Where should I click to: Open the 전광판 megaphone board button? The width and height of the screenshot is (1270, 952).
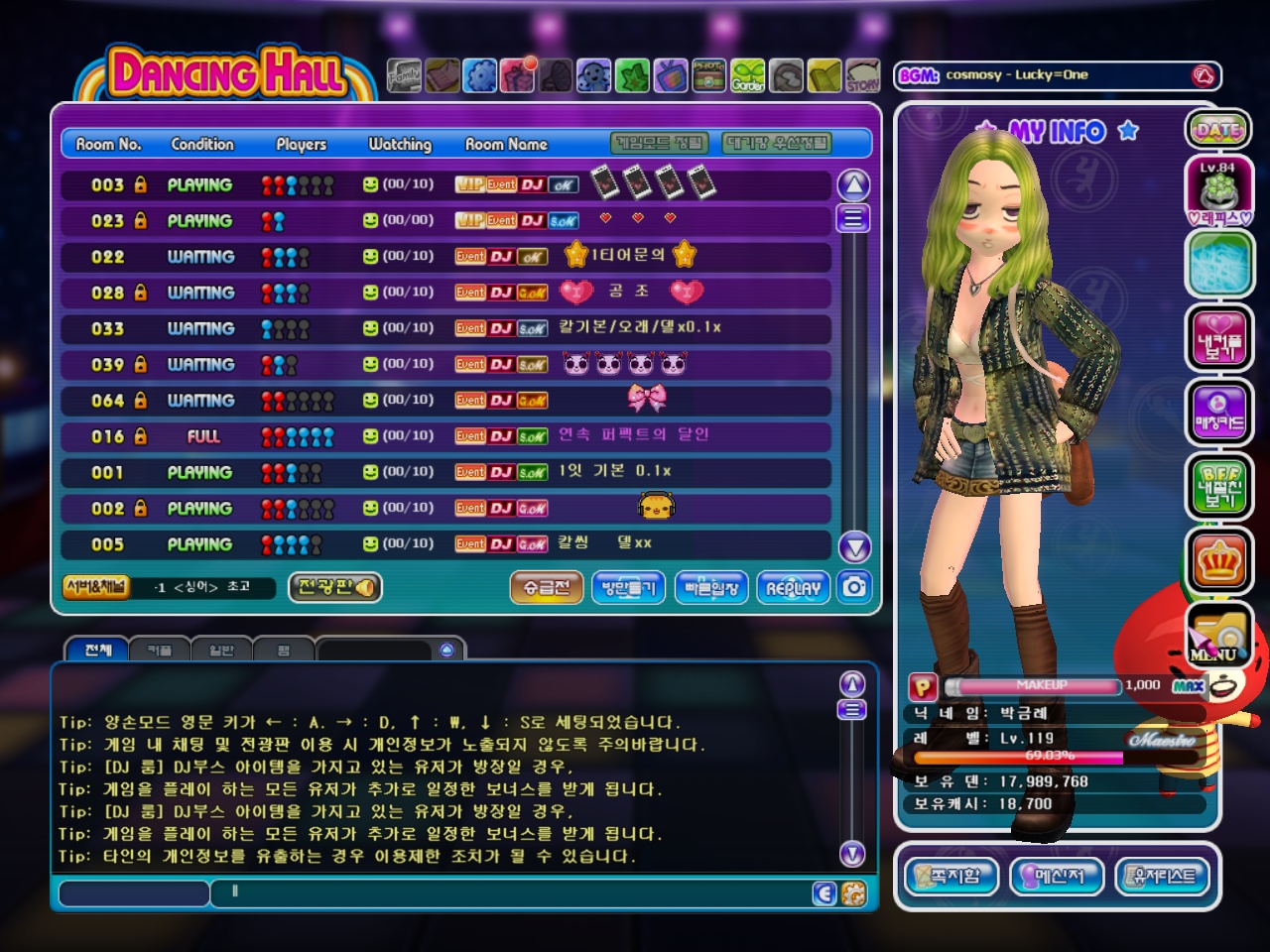(335, 587)
